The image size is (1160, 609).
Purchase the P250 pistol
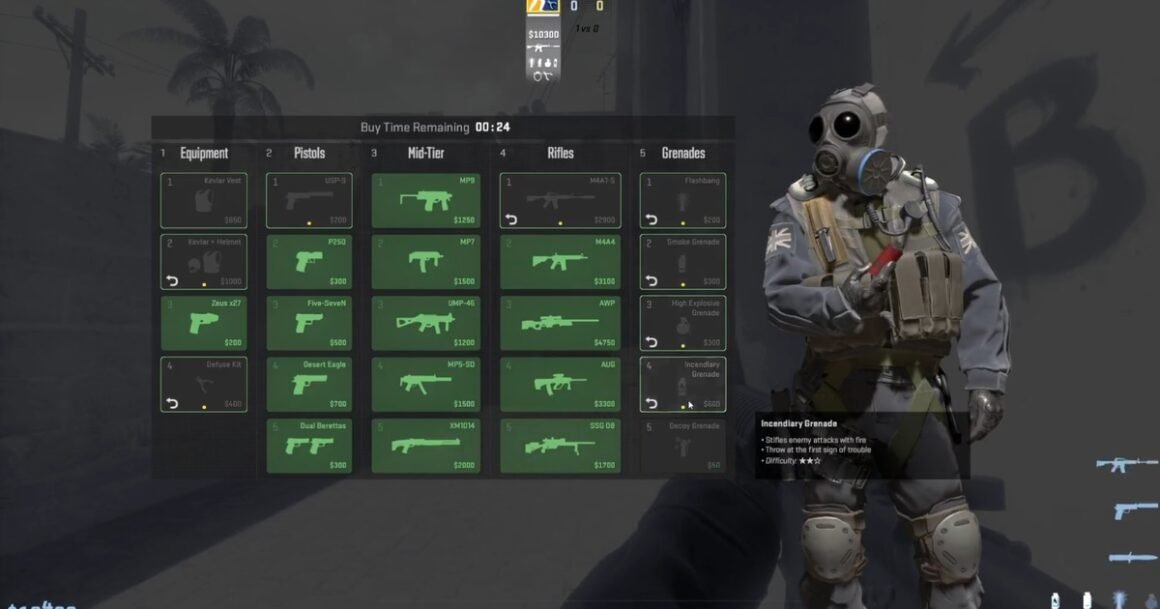point(309,262)
